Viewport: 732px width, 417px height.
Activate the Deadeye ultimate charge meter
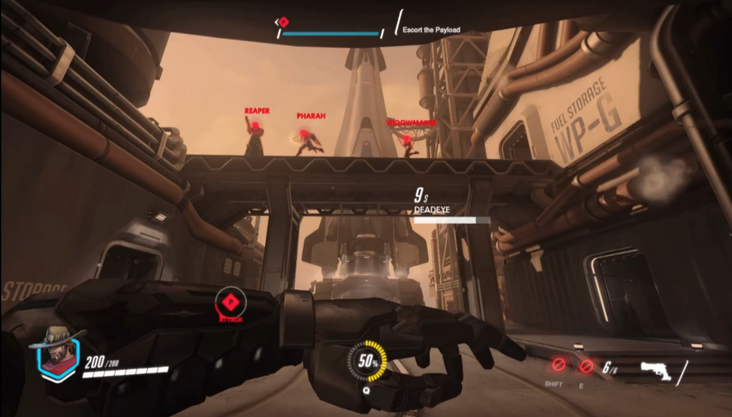(368, 360)
